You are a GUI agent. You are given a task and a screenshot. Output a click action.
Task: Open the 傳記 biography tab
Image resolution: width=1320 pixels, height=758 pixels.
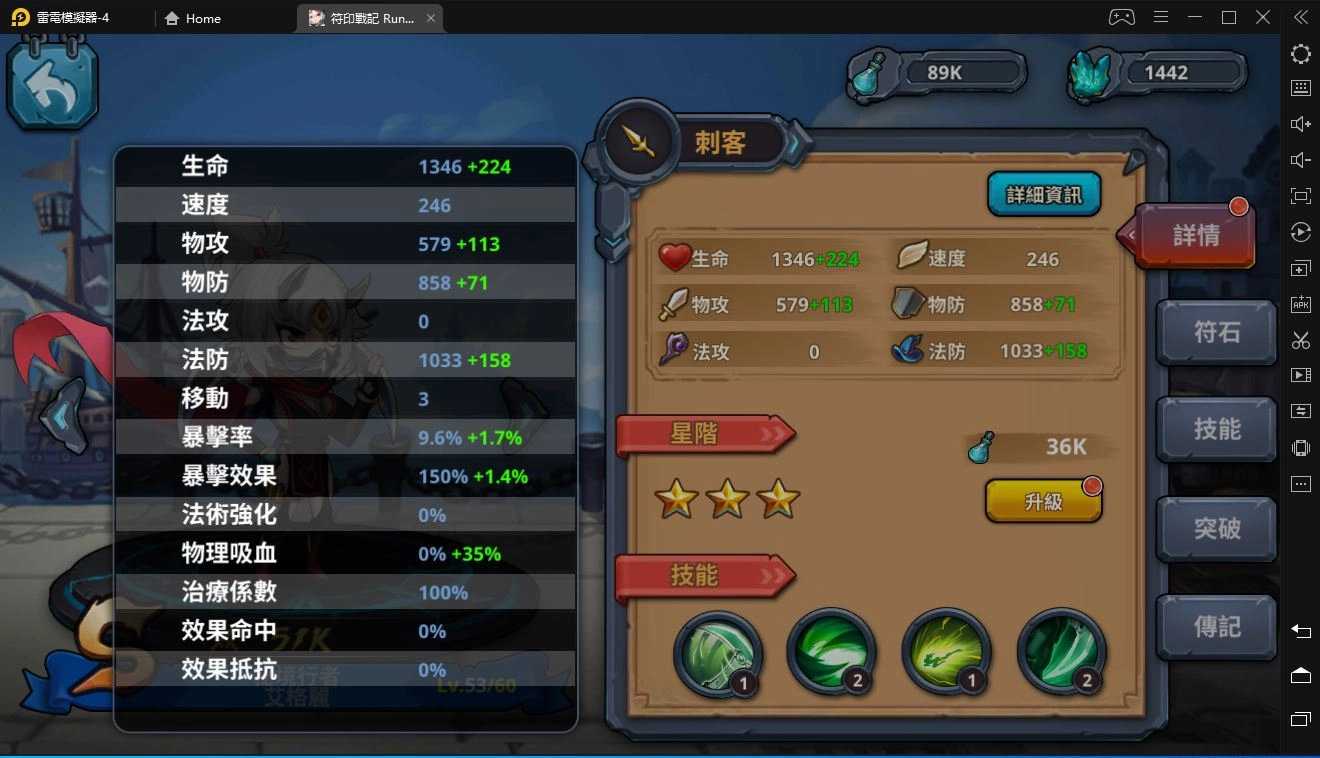coord(1216,627)
